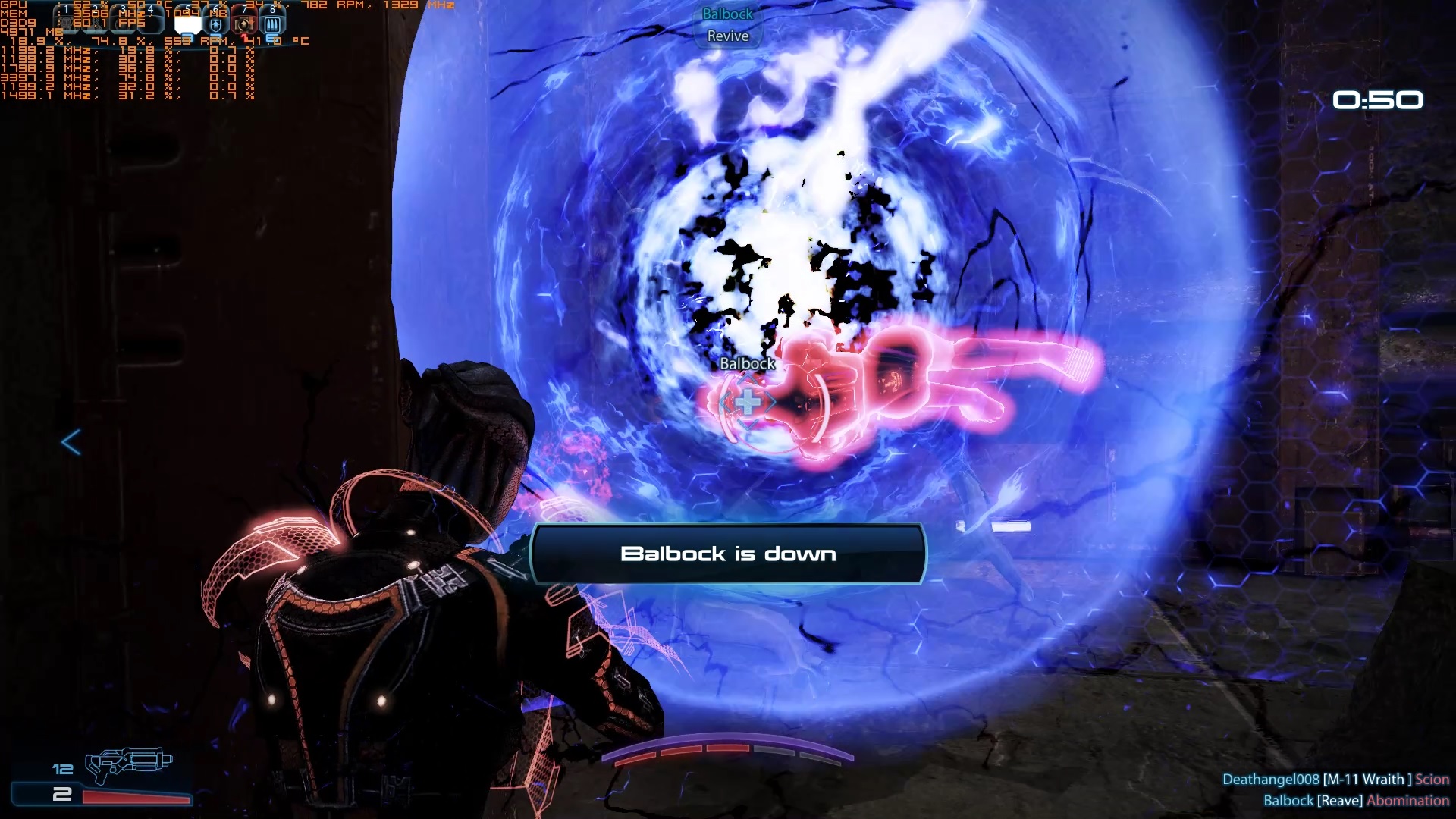1456x819 pixels.
Task: Use the thermal clip pack in slot 8
Action: pos(272,24)
